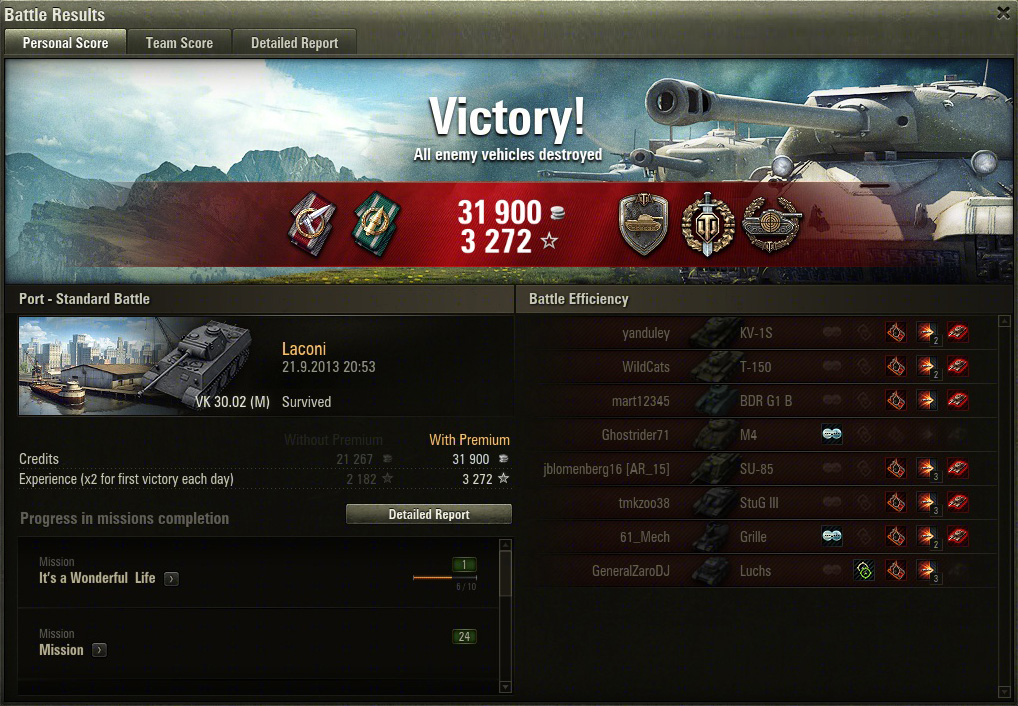Image resolution: width=1018 pixels, height=706 pixels.
Task: Expand the It's a Wonderful Life mission
Action: [171, 579]
